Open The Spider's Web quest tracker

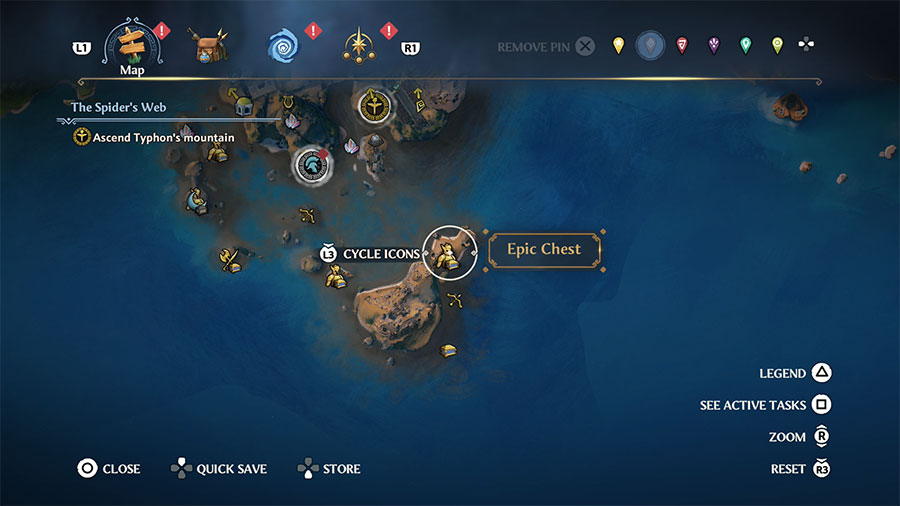pos(118,107)
